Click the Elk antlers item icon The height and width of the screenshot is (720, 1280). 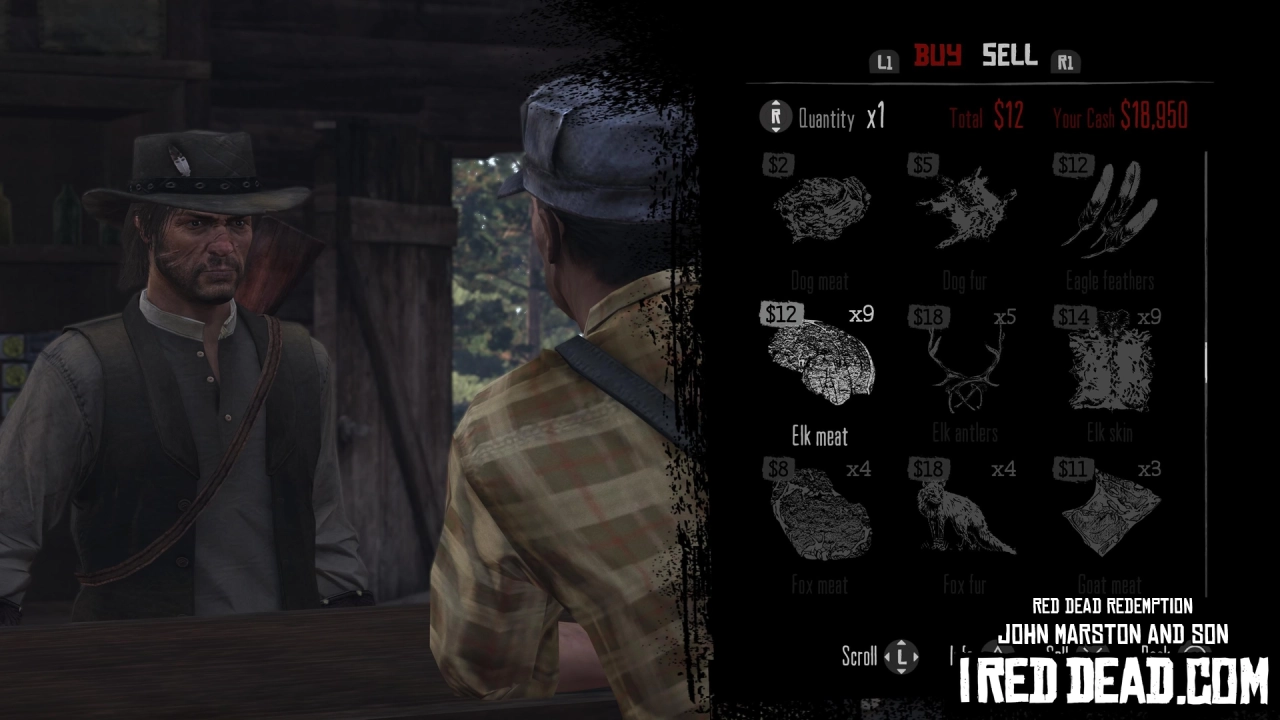tap(964, 367)
